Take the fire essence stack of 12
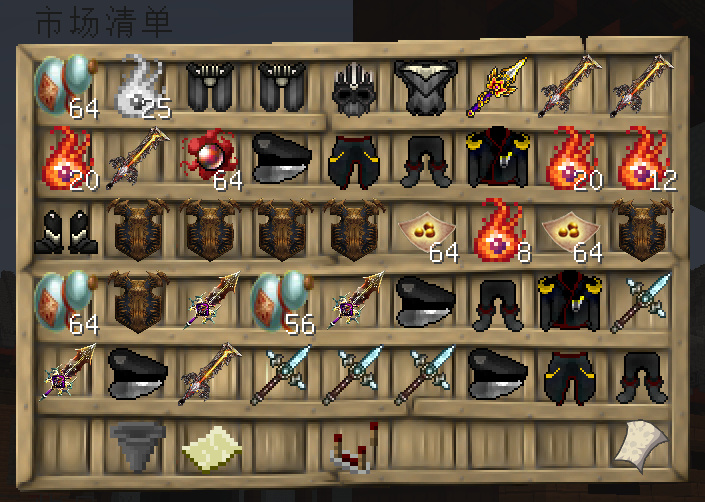The height and width of the screenshot is (502, 705). click(640, 158)
